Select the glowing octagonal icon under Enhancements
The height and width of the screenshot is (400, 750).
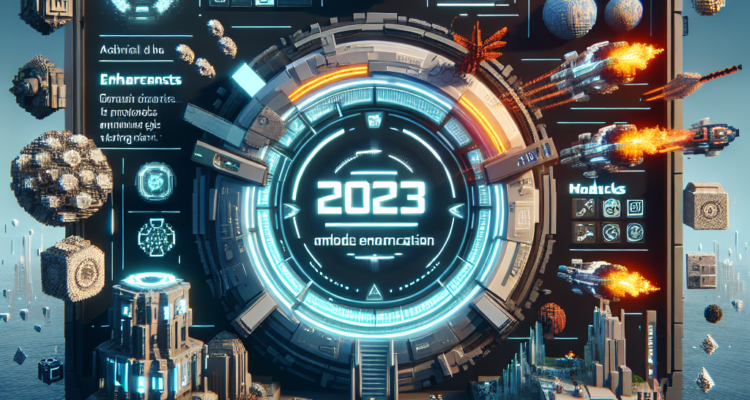tap(155, 183)
